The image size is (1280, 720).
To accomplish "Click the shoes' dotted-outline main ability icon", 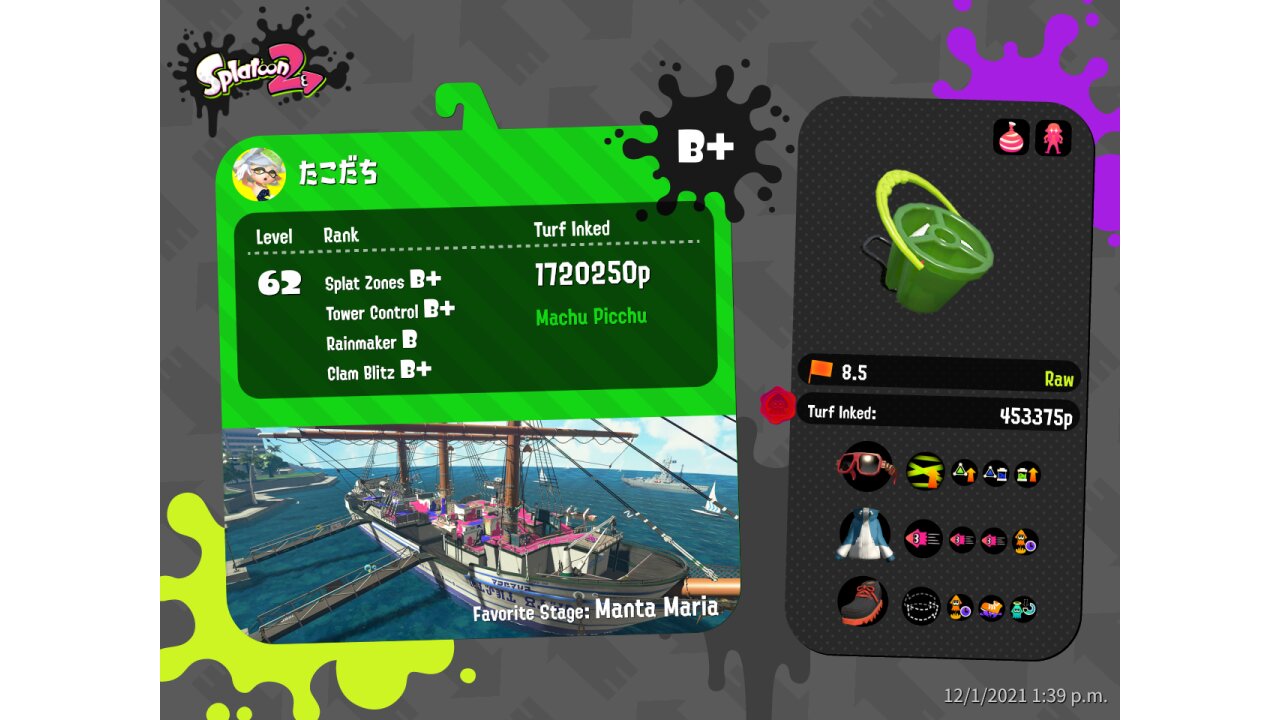I will pos(921,606).
